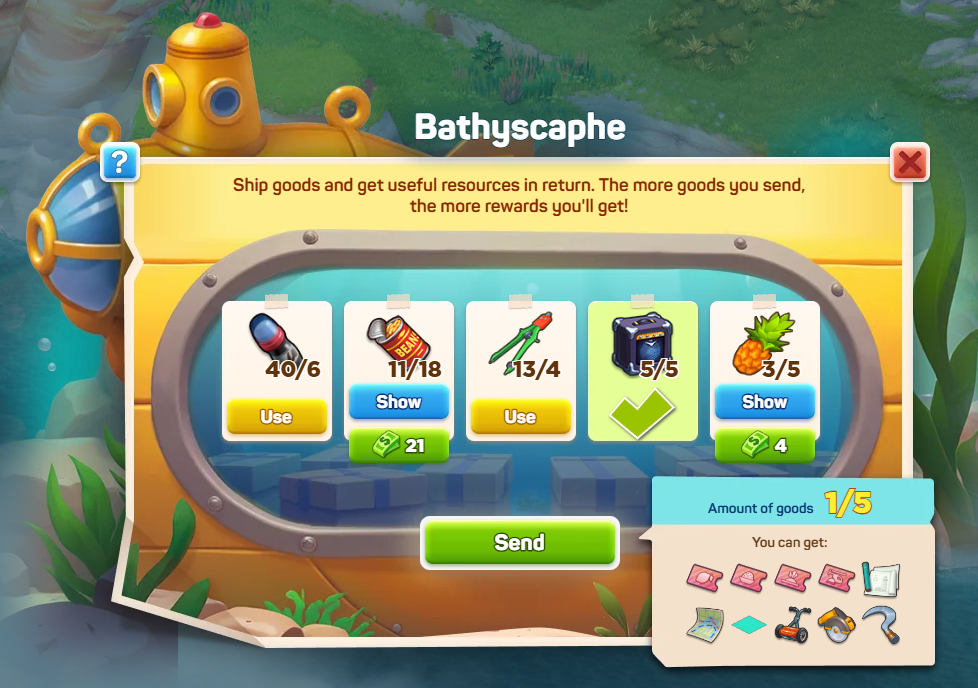Inspect the folded map reward icon
The height and width of the screenshot is (688, 978).
click(706, 625)
